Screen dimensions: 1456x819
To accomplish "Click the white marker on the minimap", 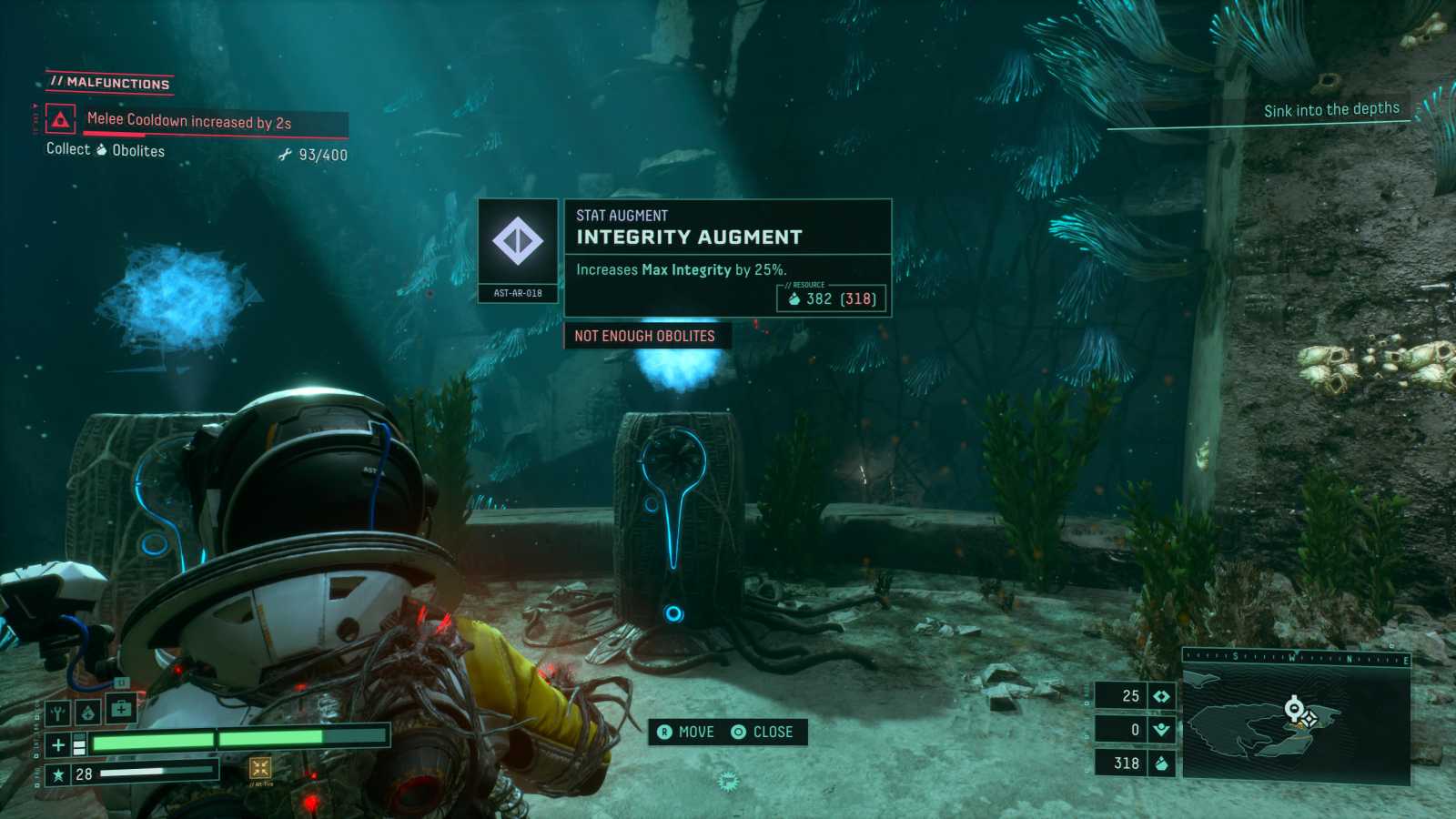I will tap(1293, 707).
